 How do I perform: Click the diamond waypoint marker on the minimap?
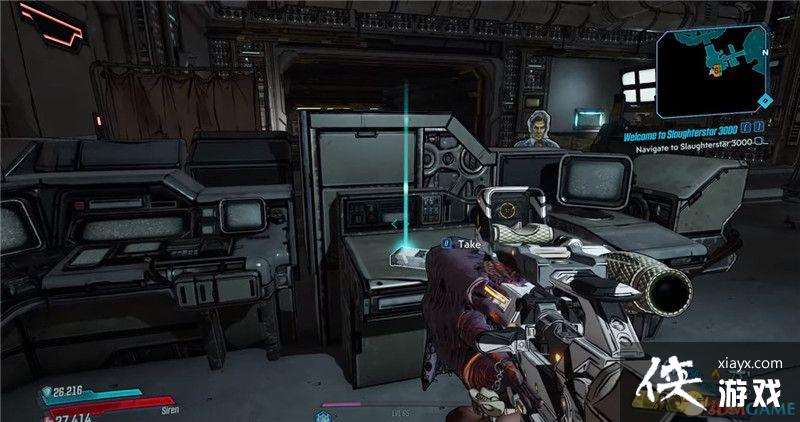point(764,100)
